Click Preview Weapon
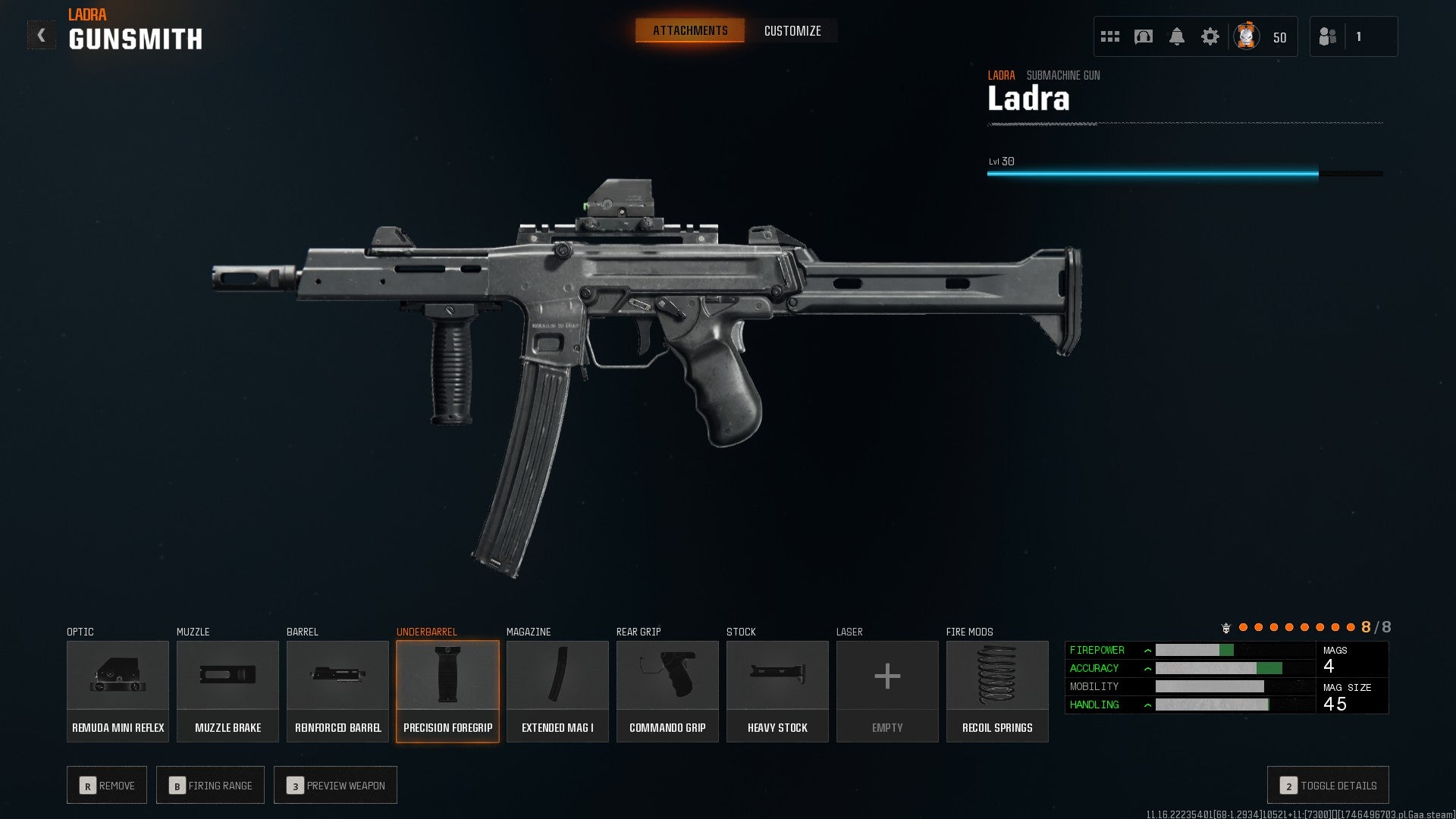This screenshot has height=819, width=1456. (335, 785)
